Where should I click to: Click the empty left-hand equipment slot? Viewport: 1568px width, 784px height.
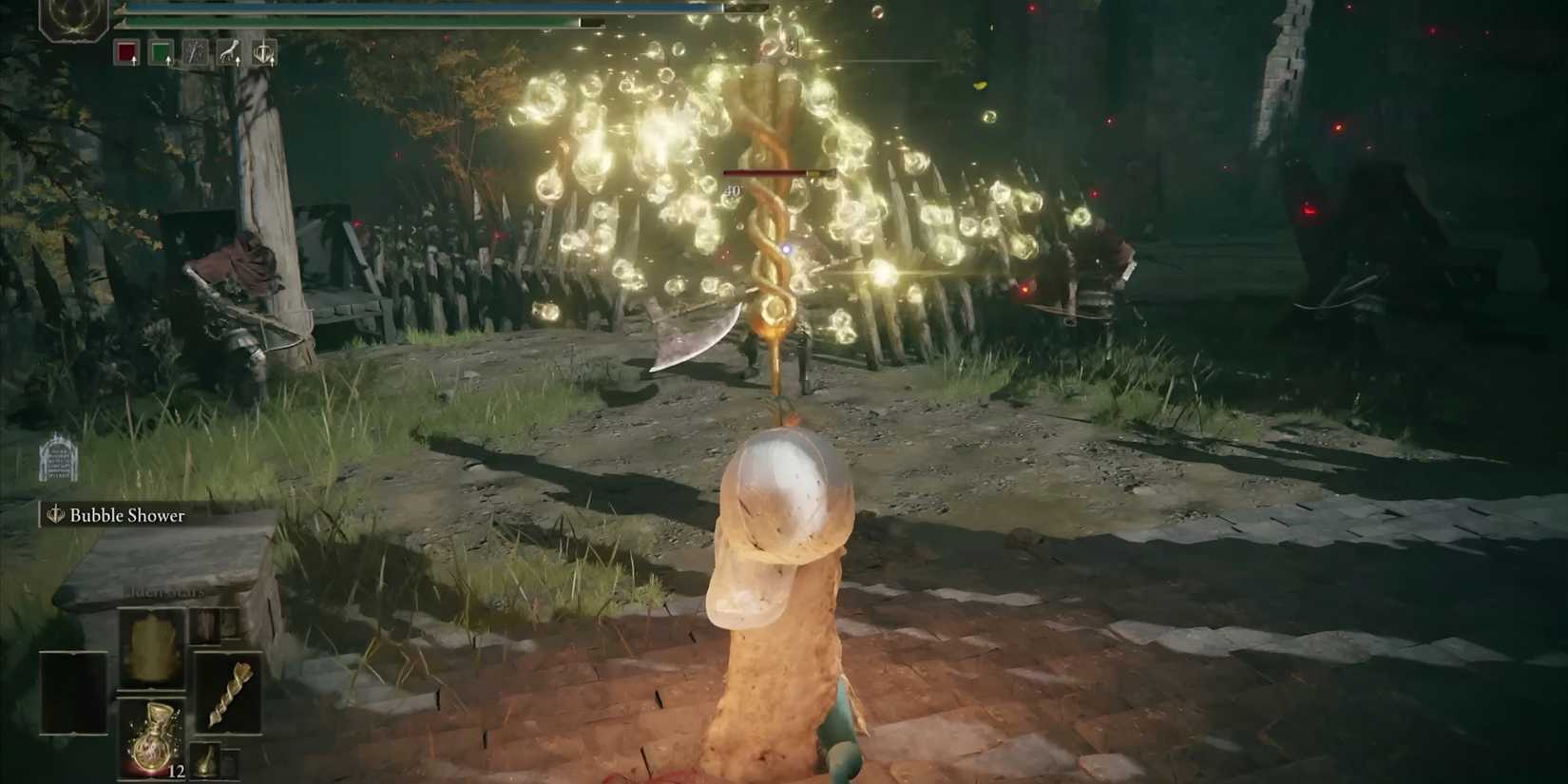click(72, 692)
